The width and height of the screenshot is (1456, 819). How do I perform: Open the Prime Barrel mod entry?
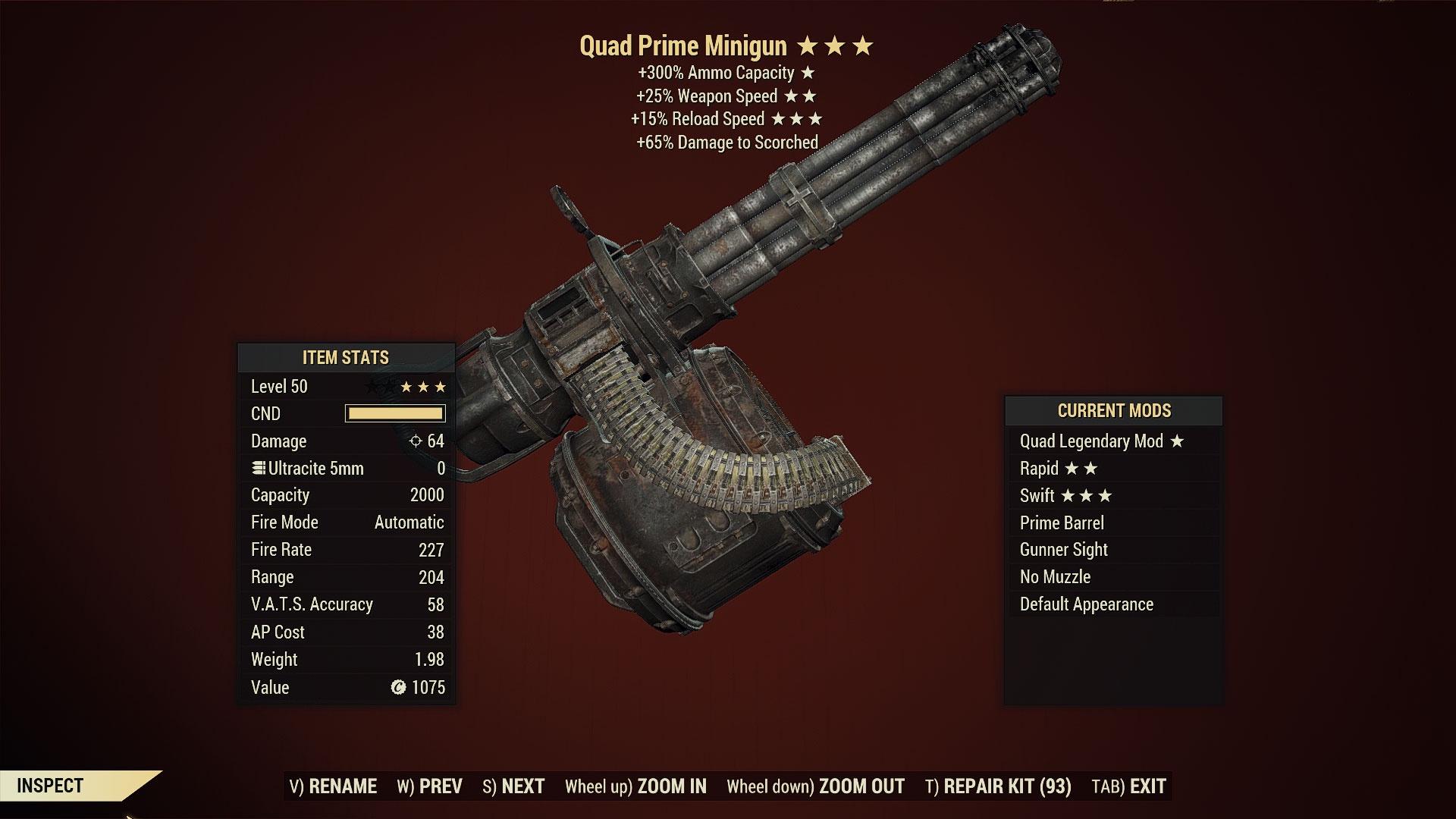click(1062, 522)
